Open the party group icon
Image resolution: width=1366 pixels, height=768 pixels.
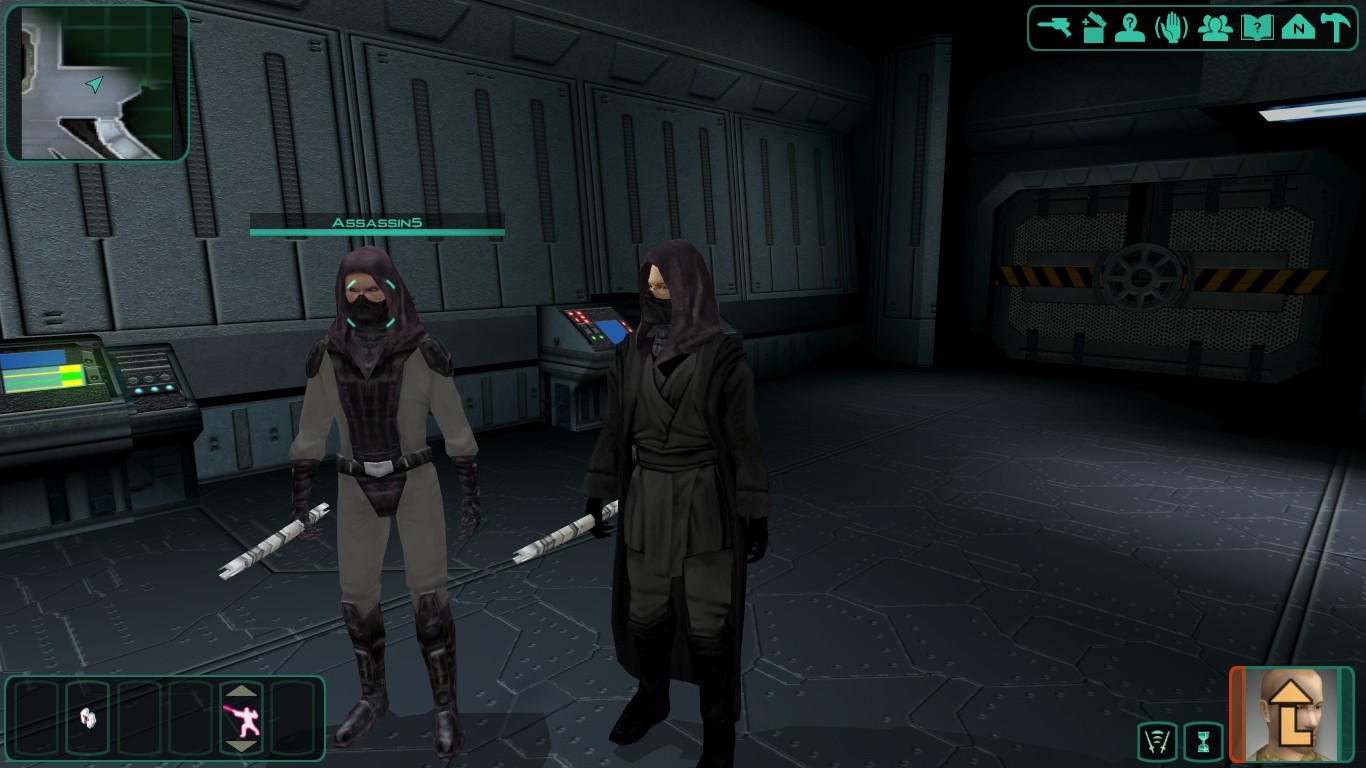pos(1214,27)
